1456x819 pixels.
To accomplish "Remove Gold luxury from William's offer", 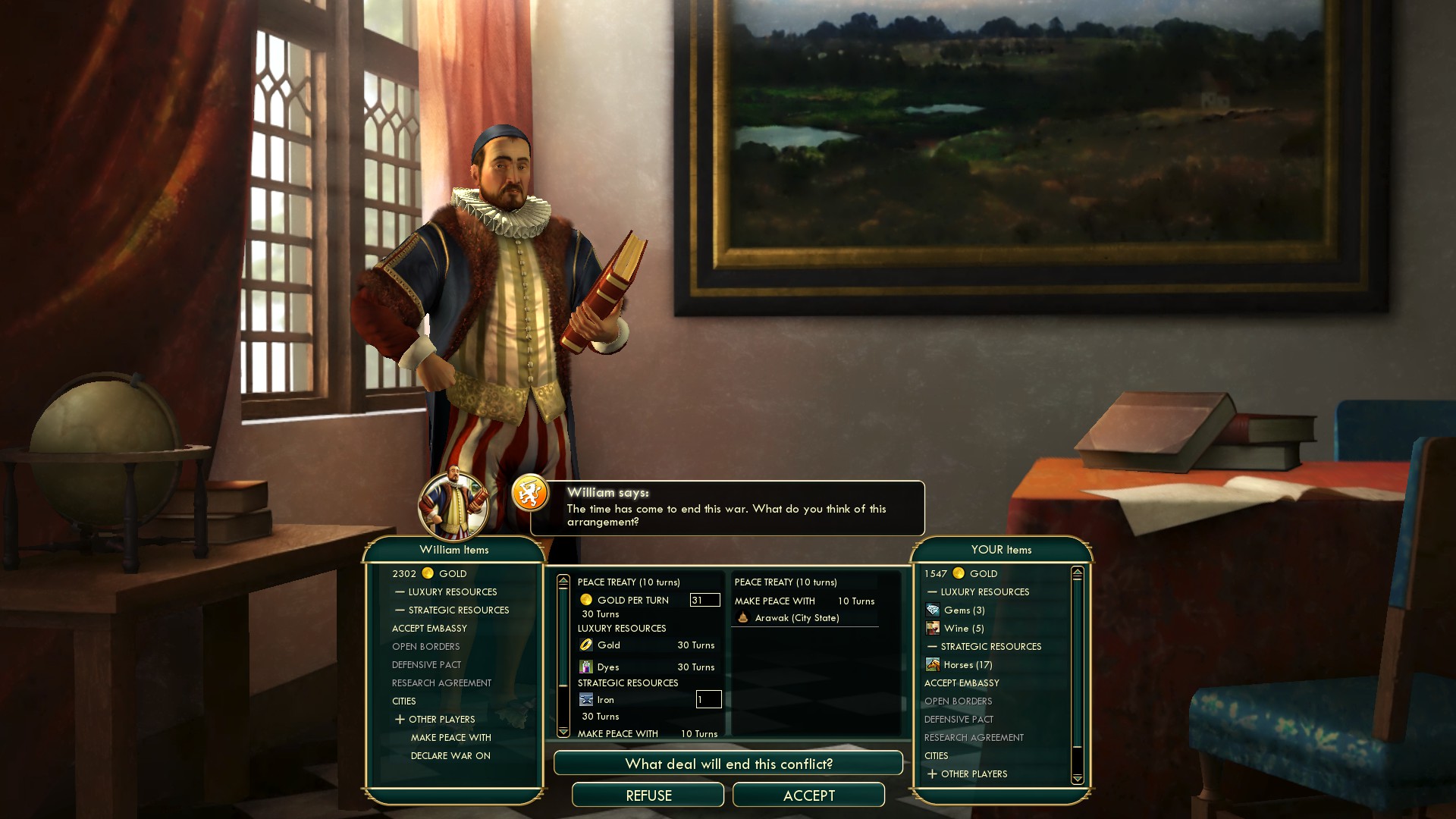I will click(609, 645).
